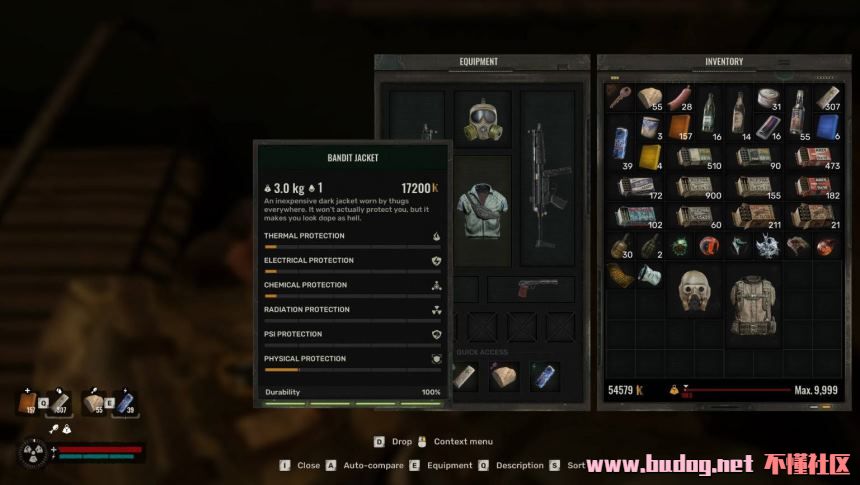Choose the bread item in quick access
The height and width of the screenshot is (485, 860).
pos(503,376)
